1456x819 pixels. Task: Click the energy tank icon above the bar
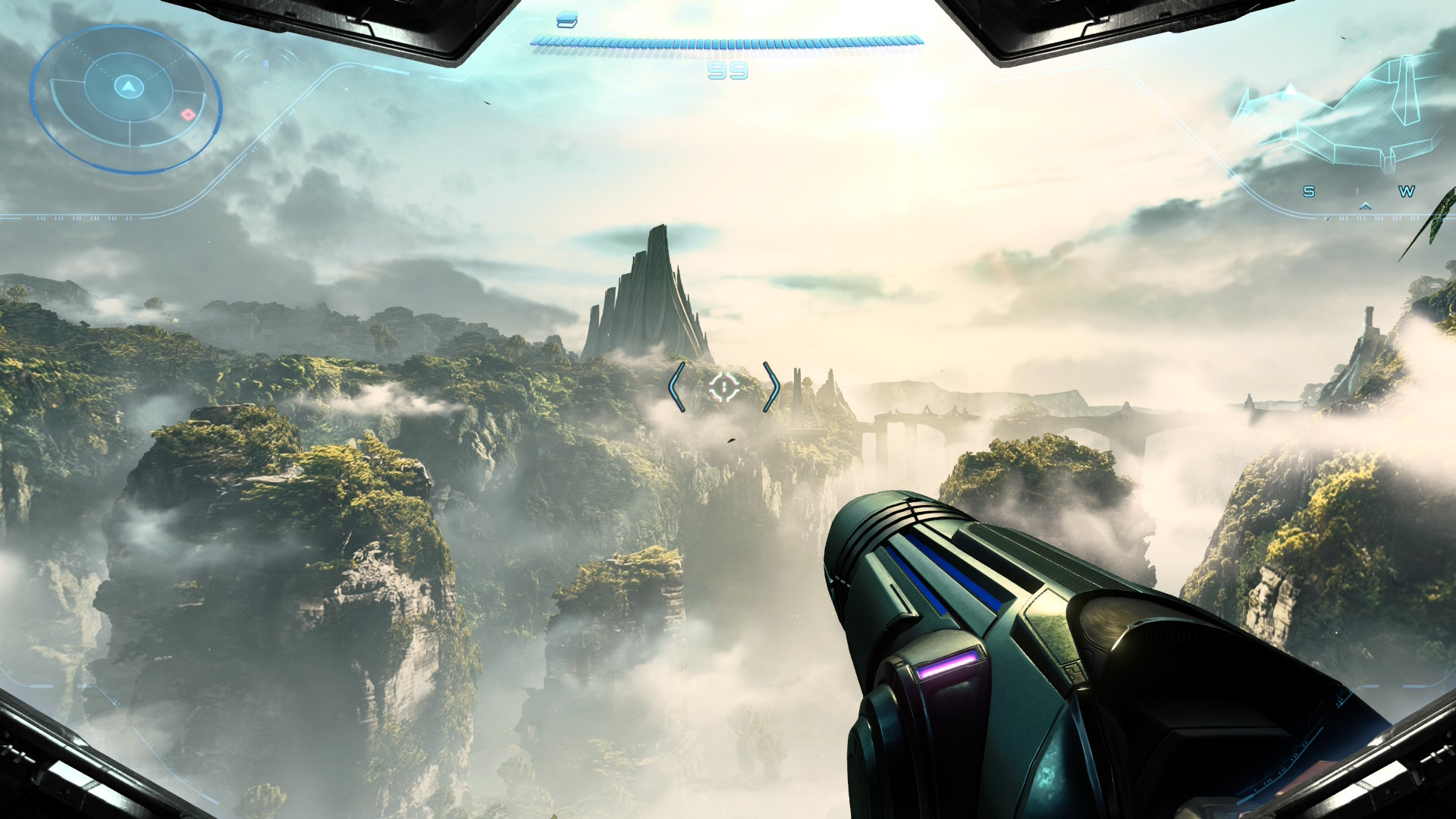[x=566, y=20]
